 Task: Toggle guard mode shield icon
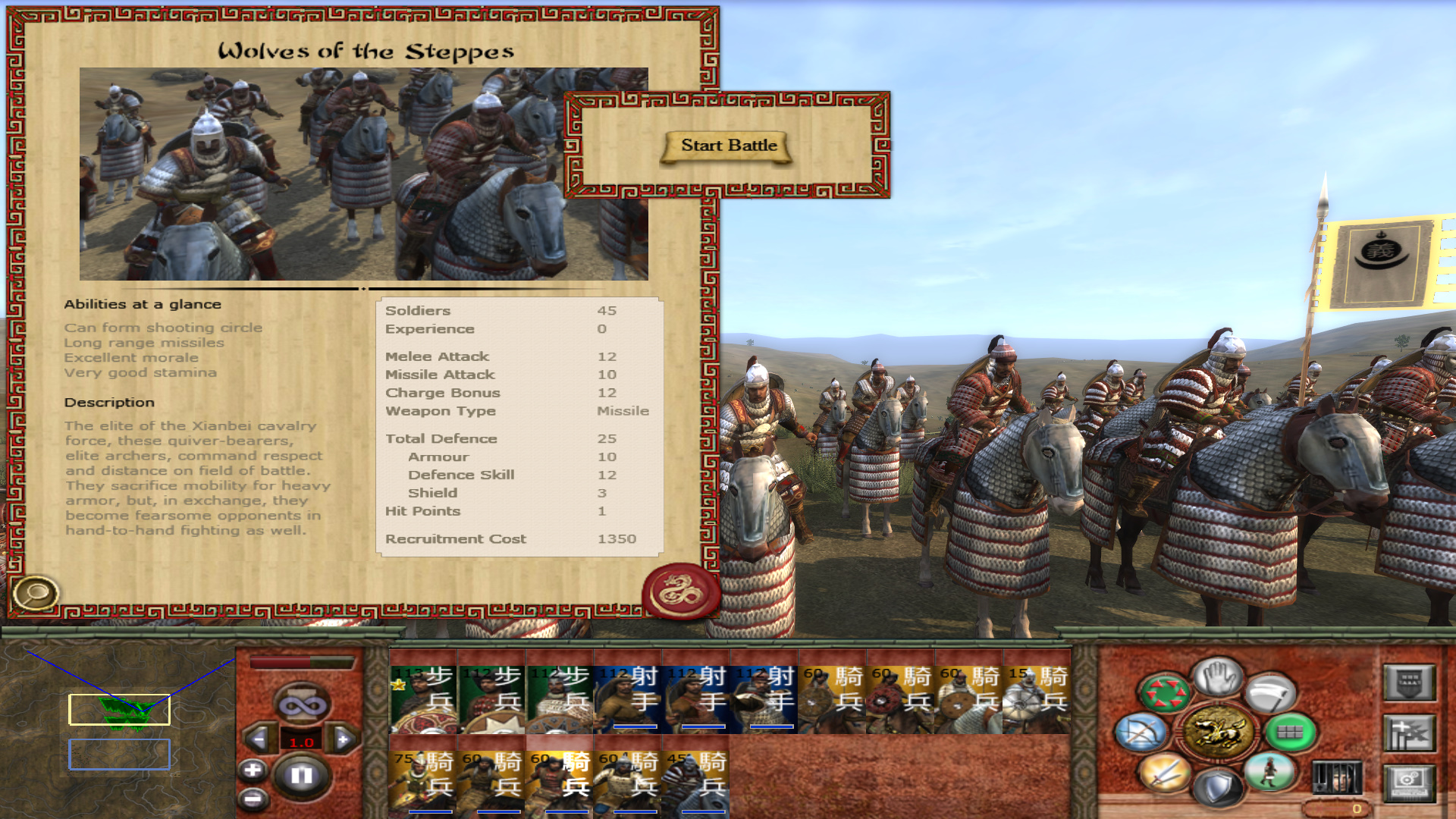1216,787
